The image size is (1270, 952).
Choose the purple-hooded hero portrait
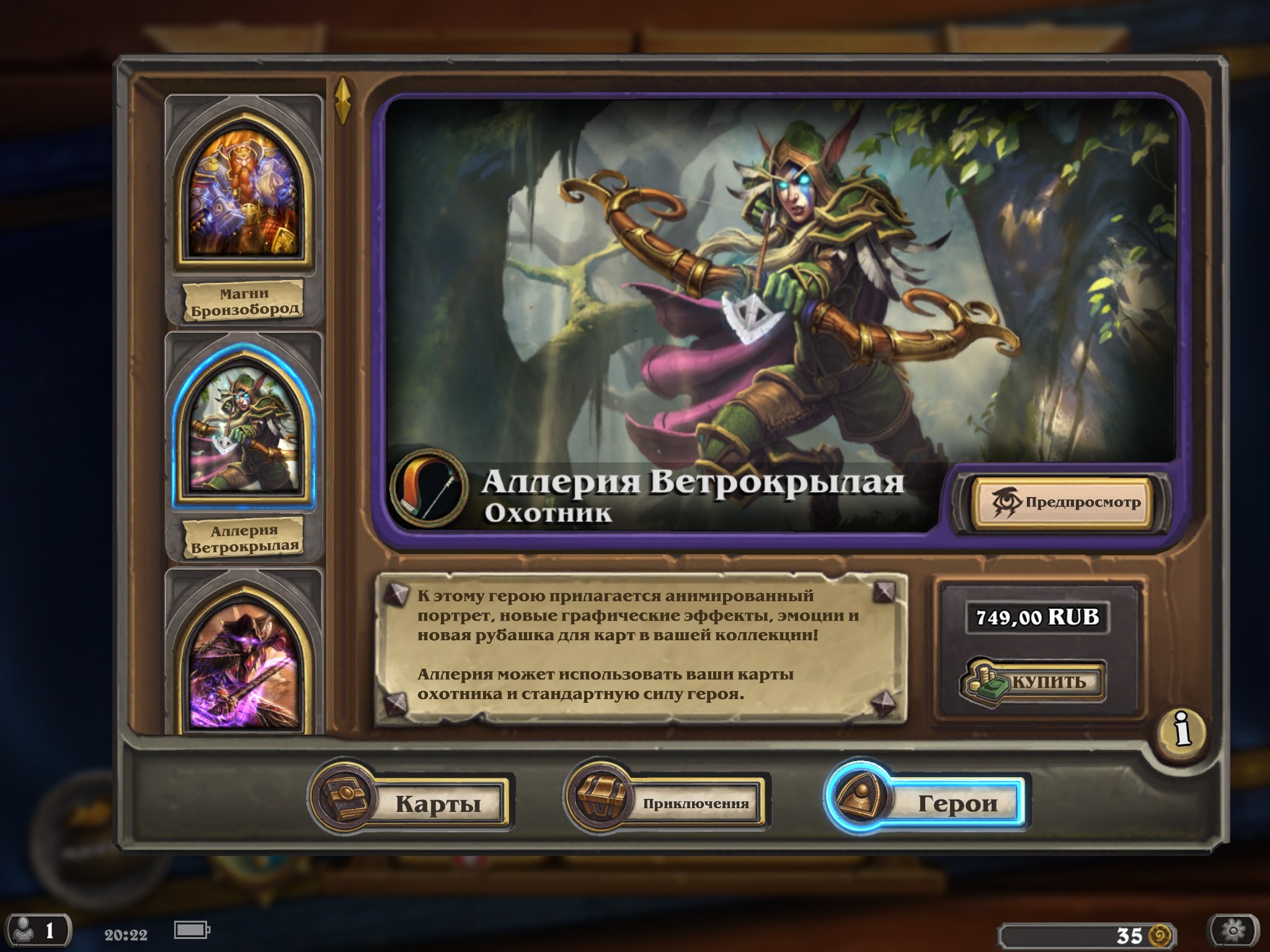pos(244,663)
